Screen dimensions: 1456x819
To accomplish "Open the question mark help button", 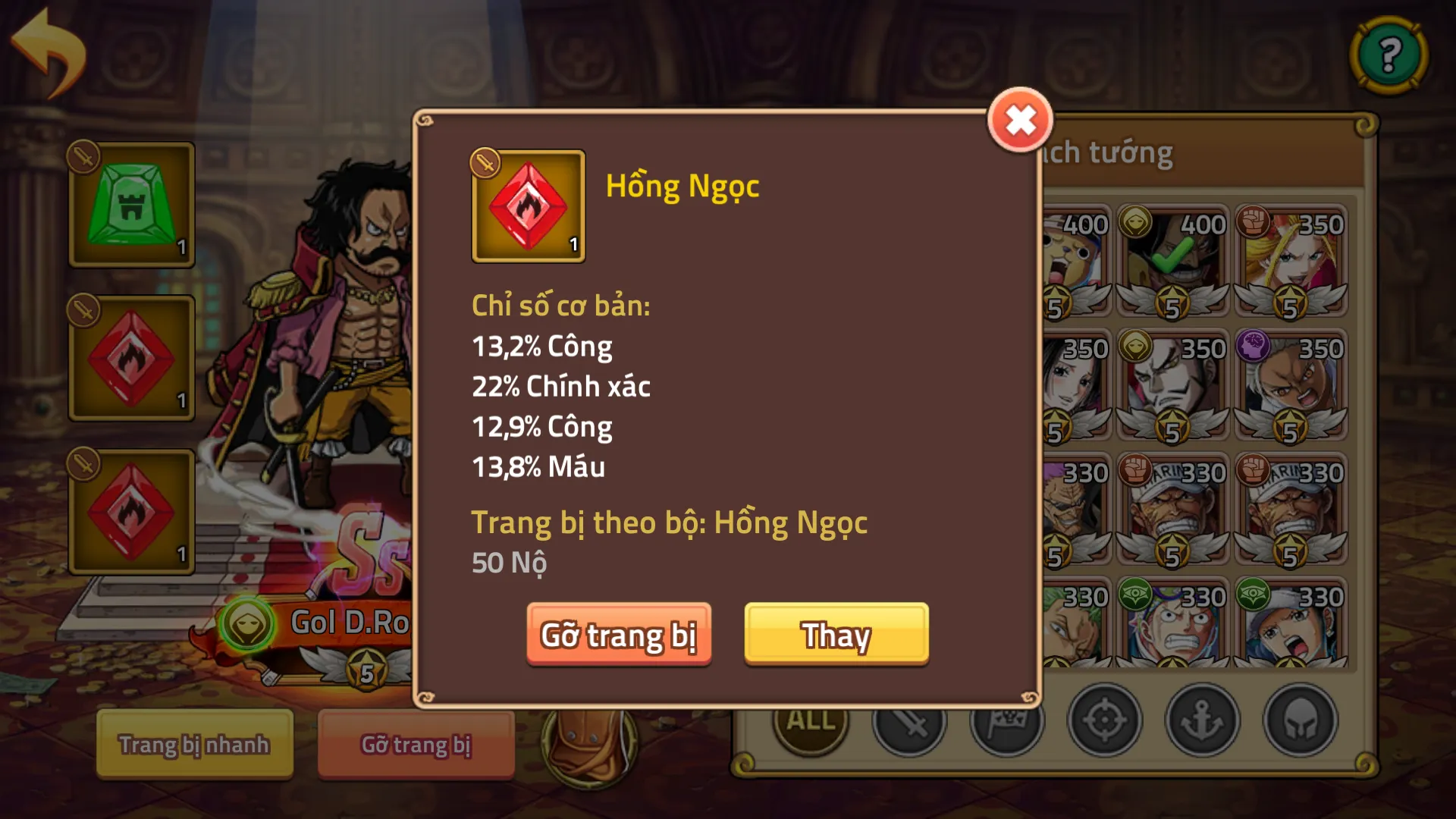I will coord(1389,55).
